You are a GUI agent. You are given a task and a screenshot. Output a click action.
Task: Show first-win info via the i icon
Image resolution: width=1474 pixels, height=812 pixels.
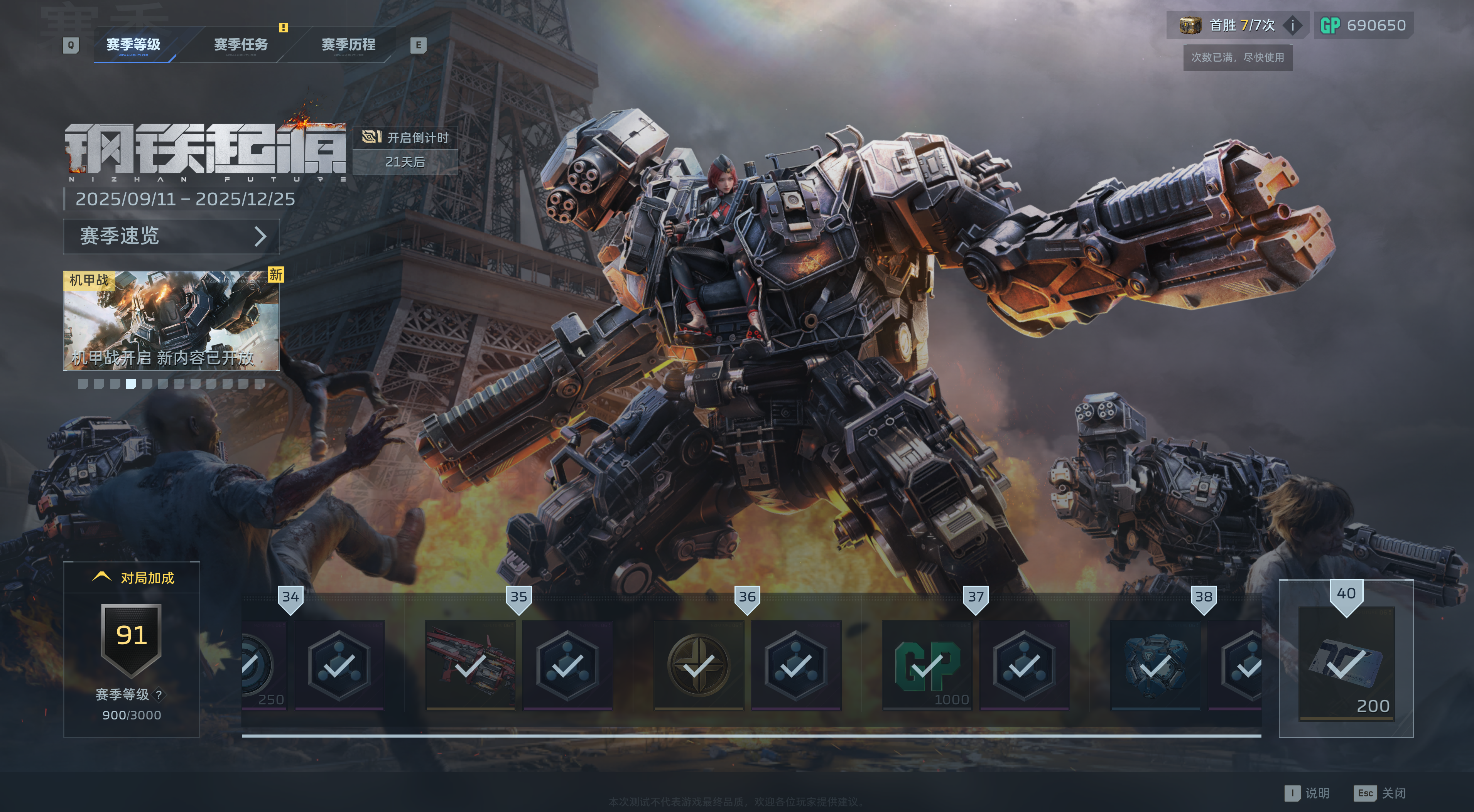[x=1293, y=25]
